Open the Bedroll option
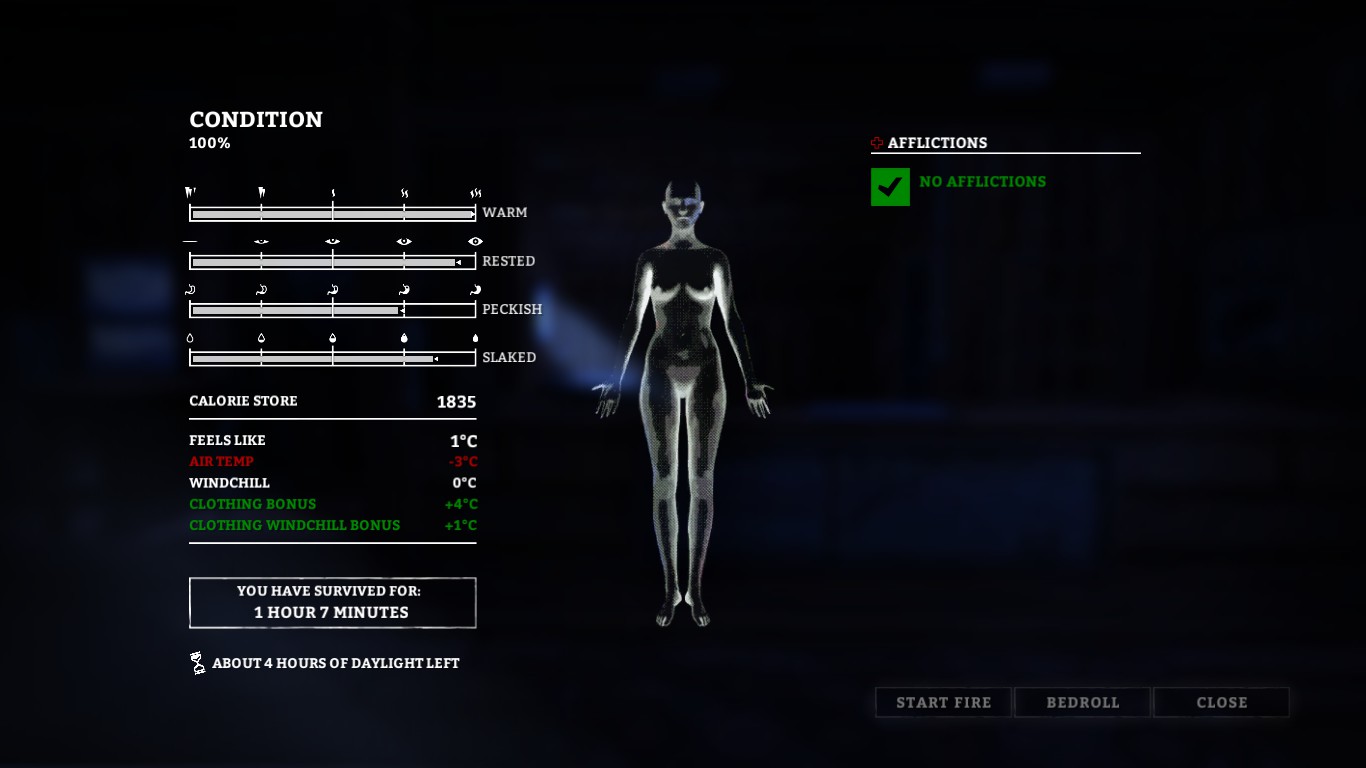The image size is (1366, 768). (x=1083, y=702)
